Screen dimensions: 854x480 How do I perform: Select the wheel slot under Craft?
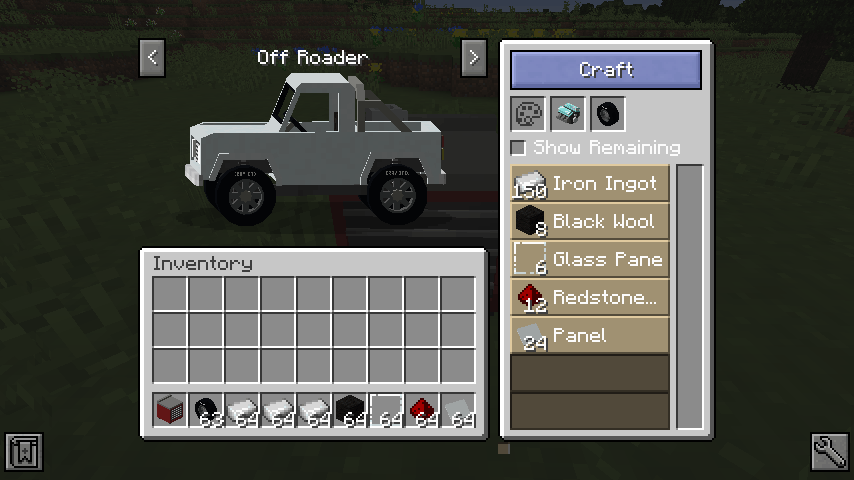pos(606,113)
